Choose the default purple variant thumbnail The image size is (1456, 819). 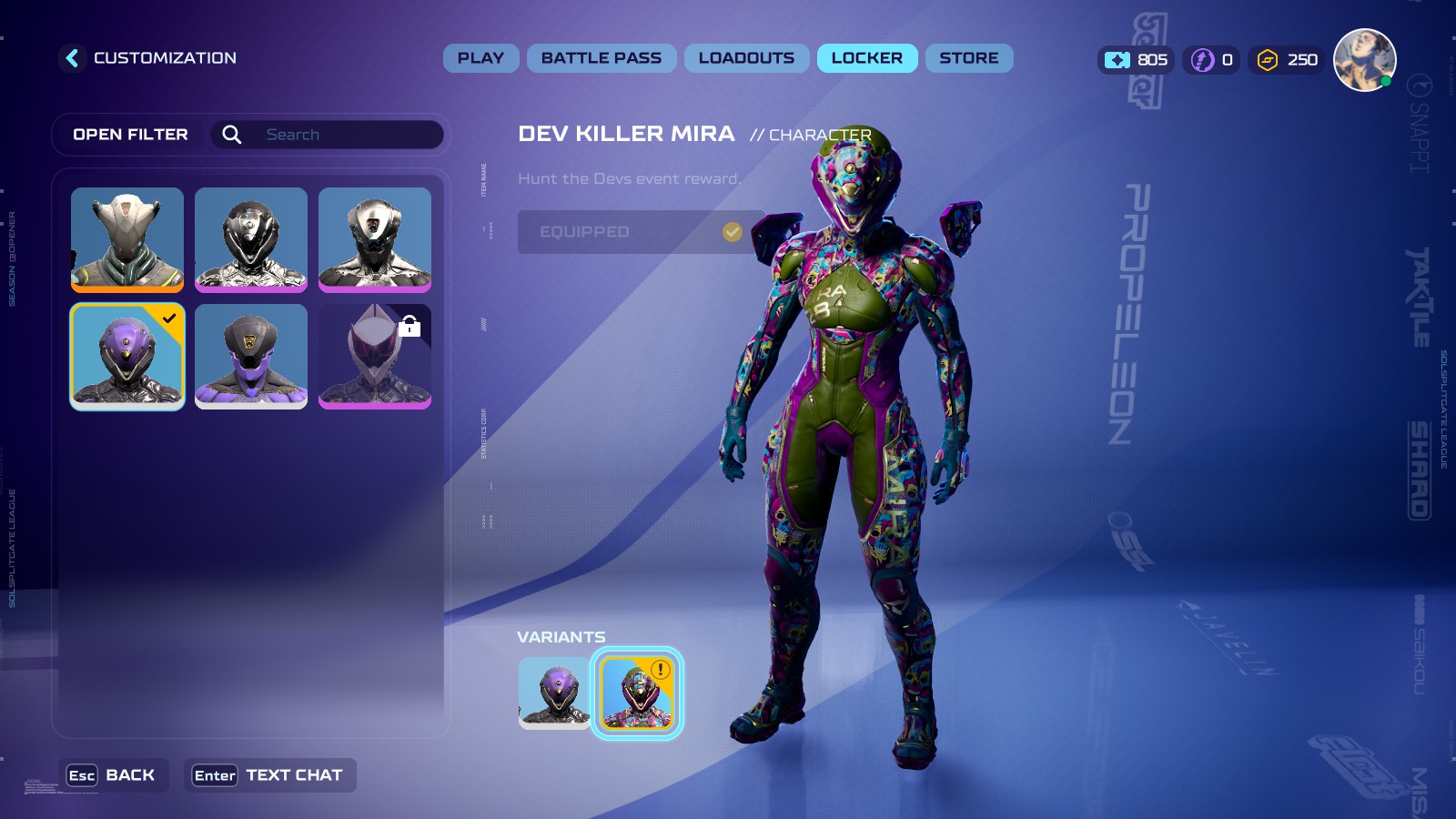(554, 693)
